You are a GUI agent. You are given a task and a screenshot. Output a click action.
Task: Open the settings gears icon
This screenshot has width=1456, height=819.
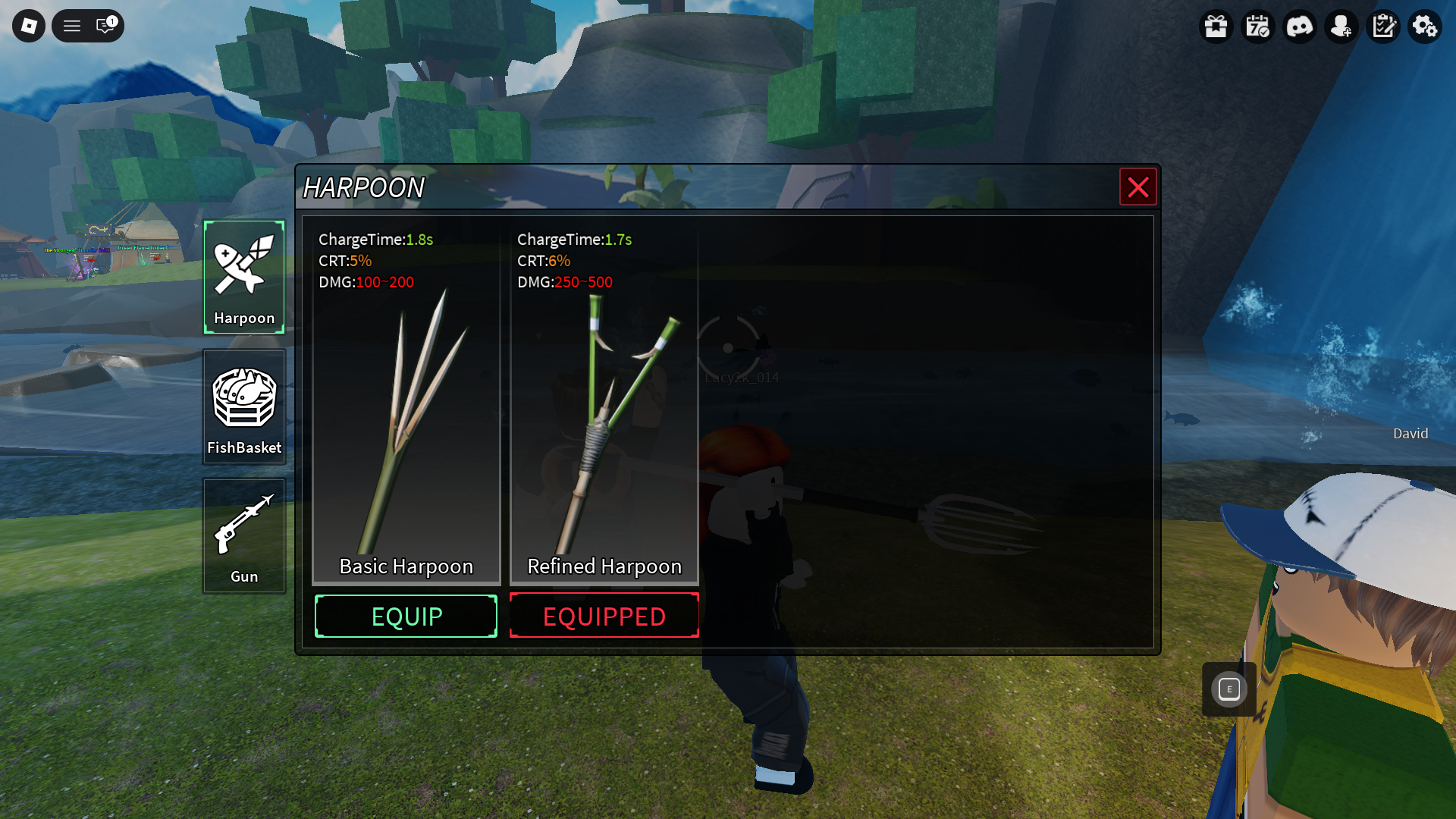[1425, 26]
